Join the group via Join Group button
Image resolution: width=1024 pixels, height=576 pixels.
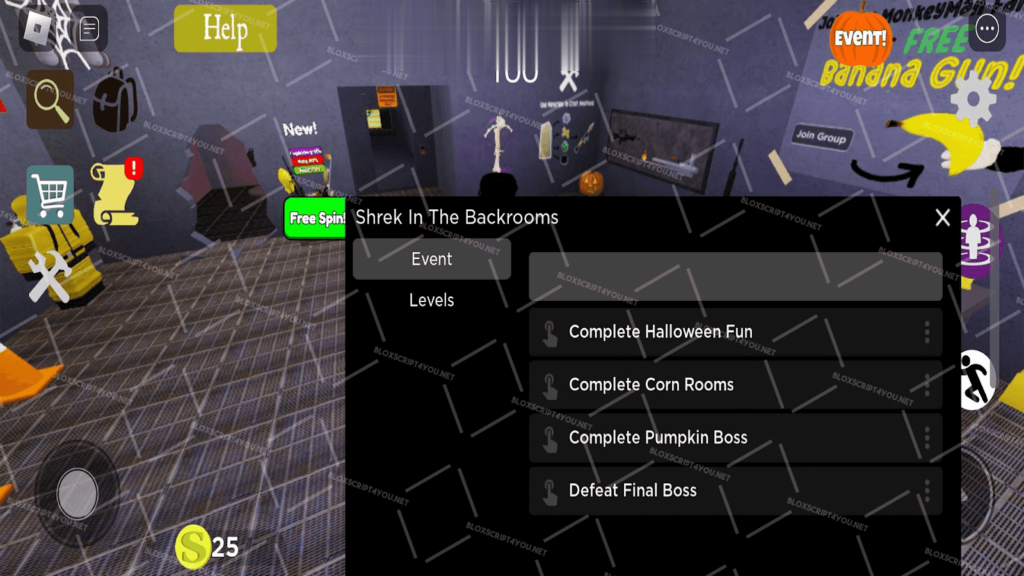(x=819, y=136)
